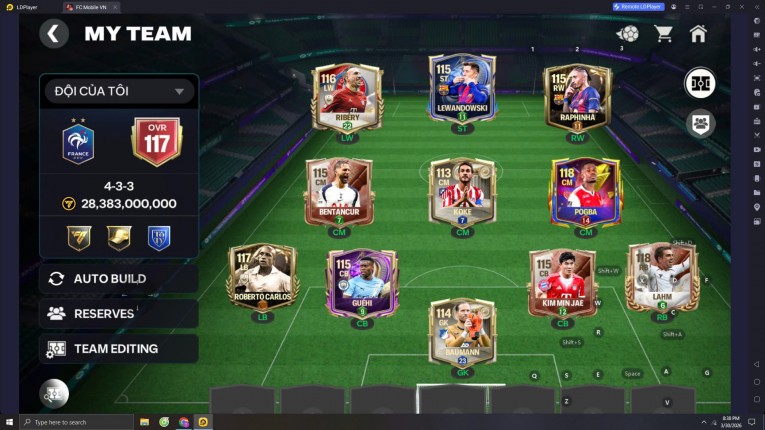Select the Ribery LW player card
The height and width of the screenshot is (430, 765).
pyautogui.click(x=347, y=97)
